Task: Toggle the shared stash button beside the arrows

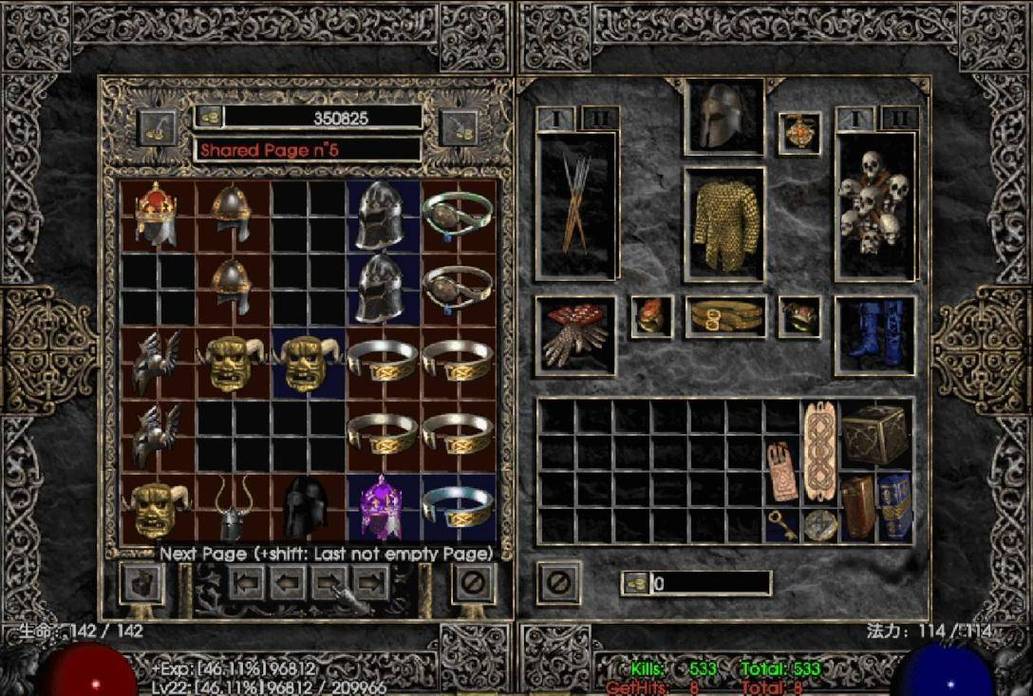Action: (x=142, y=583)
